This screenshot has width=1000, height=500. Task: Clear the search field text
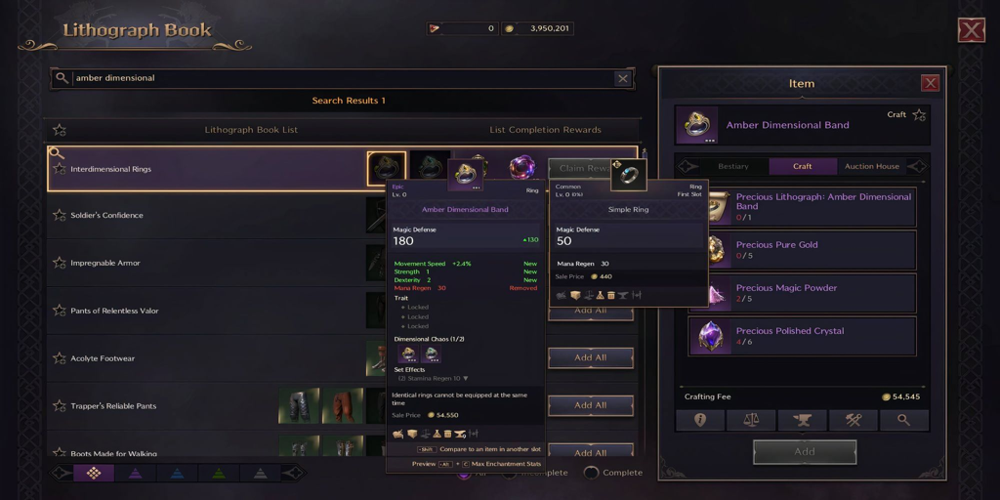point(623,78)
